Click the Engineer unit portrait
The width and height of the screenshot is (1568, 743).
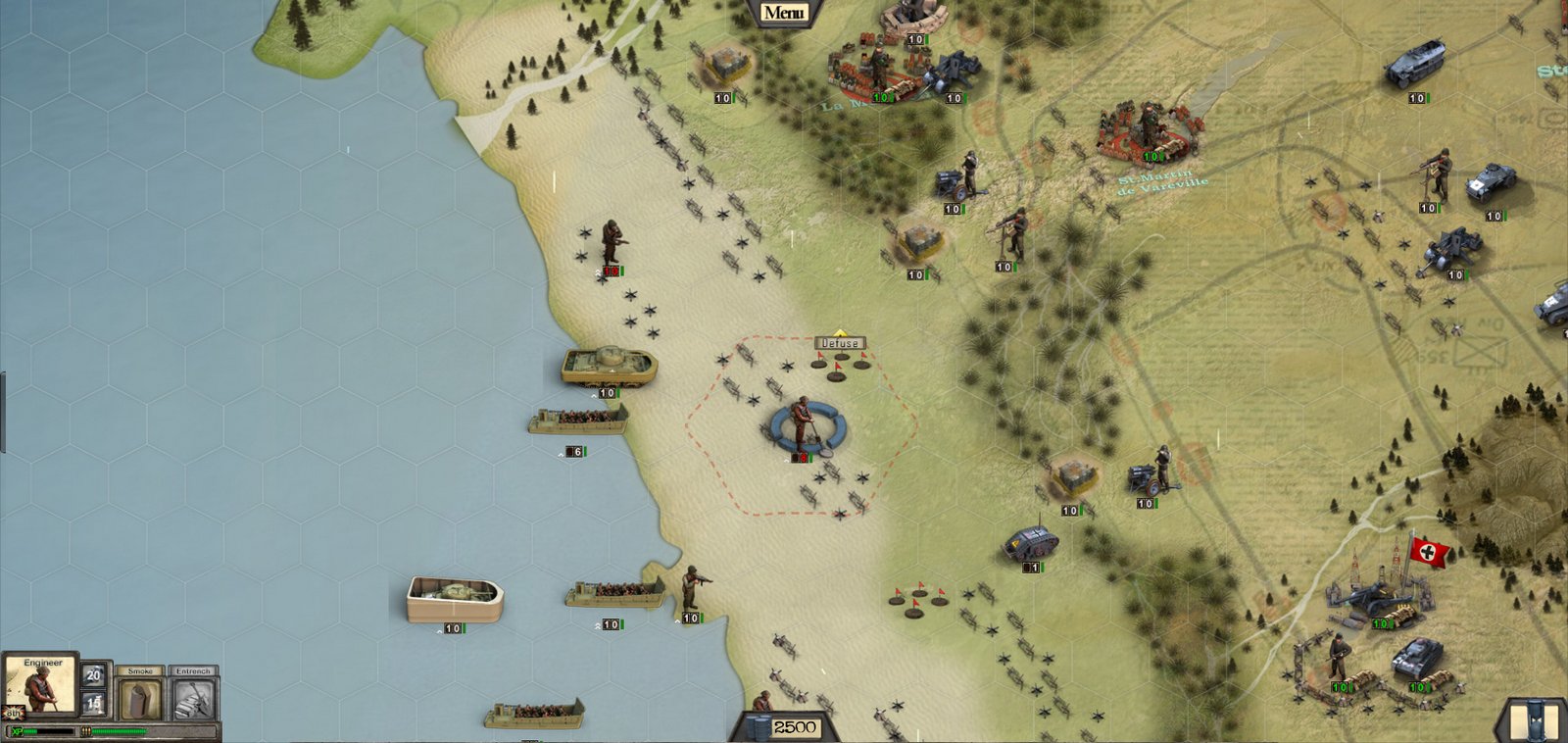pyautogui.click(x=39, y=685)
